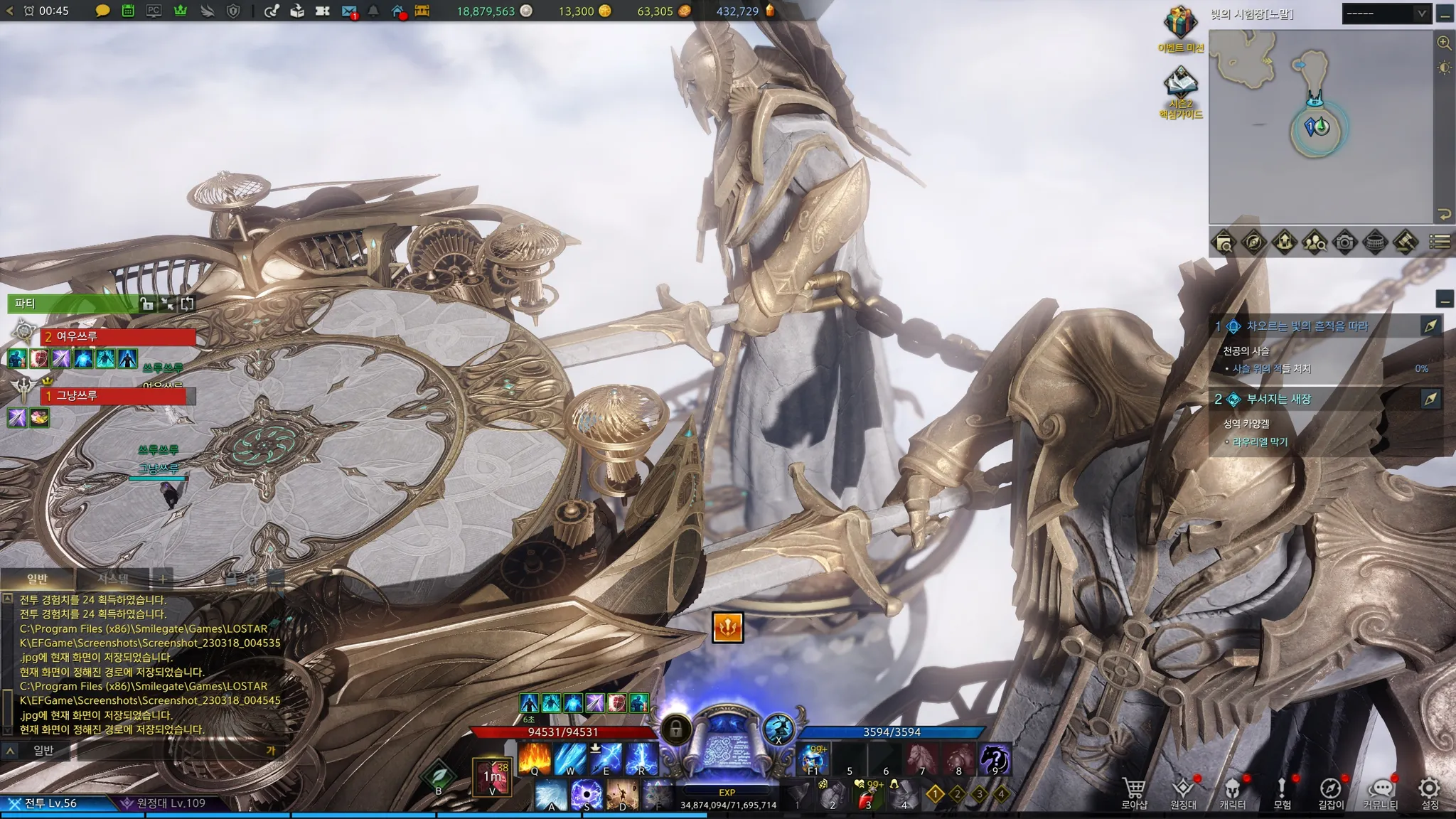
Task: Click the mystery horse mount icon
Action: [995, 759]
